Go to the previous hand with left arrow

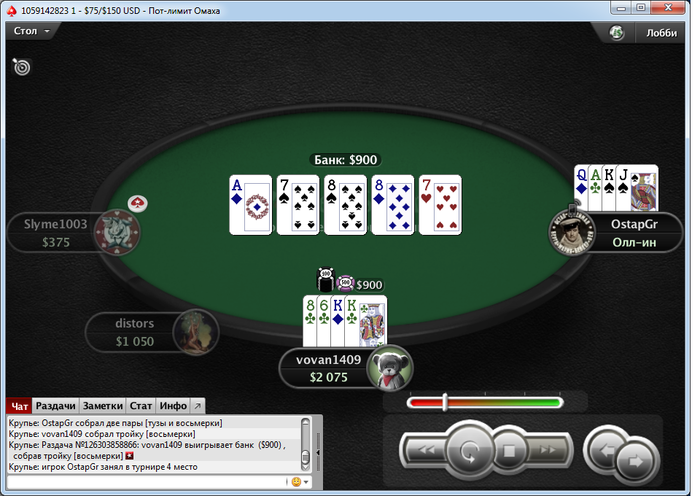tap(602, 447)
